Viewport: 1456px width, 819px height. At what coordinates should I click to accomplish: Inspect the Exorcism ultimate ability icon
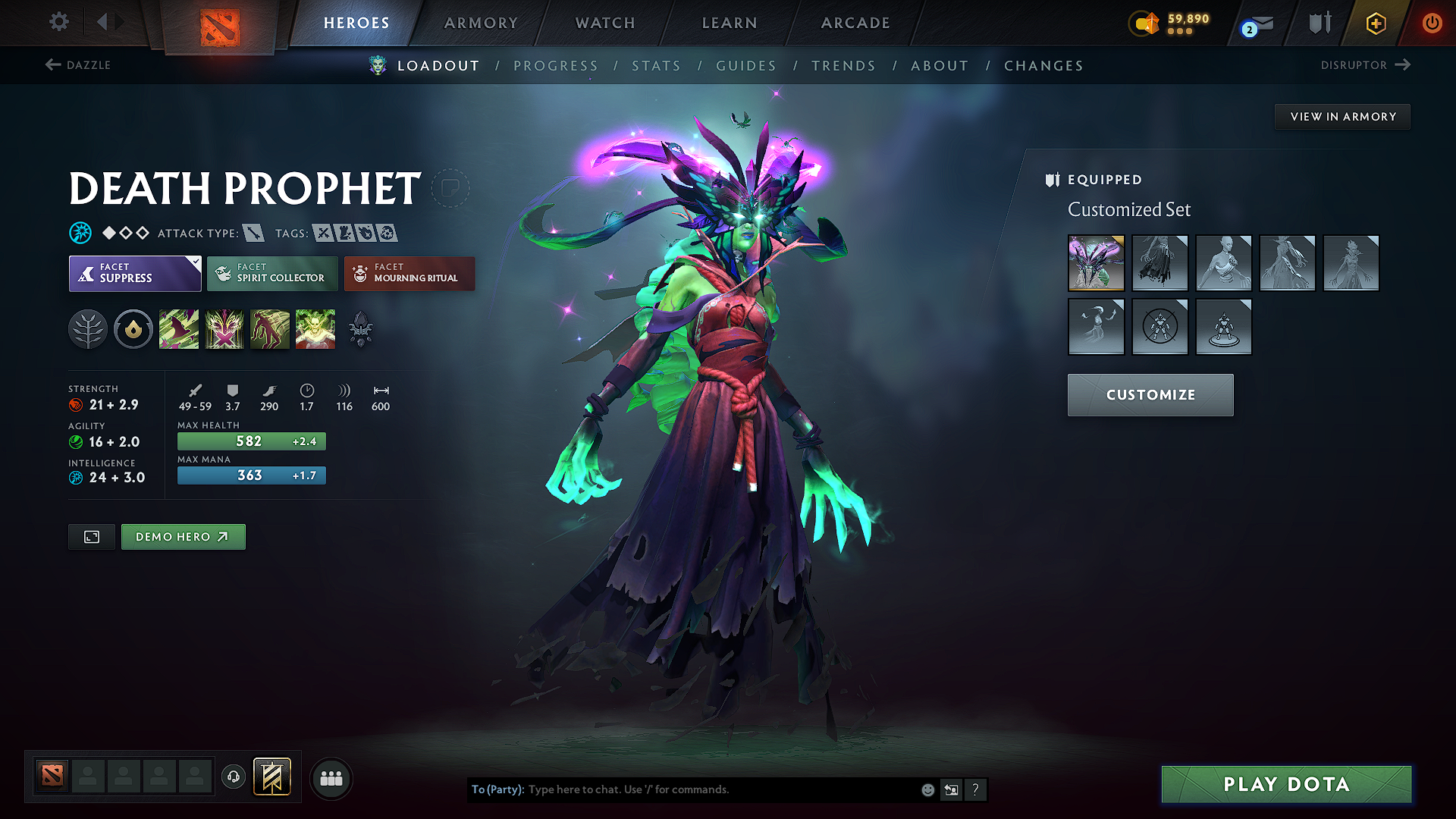(x=315, y=328)
